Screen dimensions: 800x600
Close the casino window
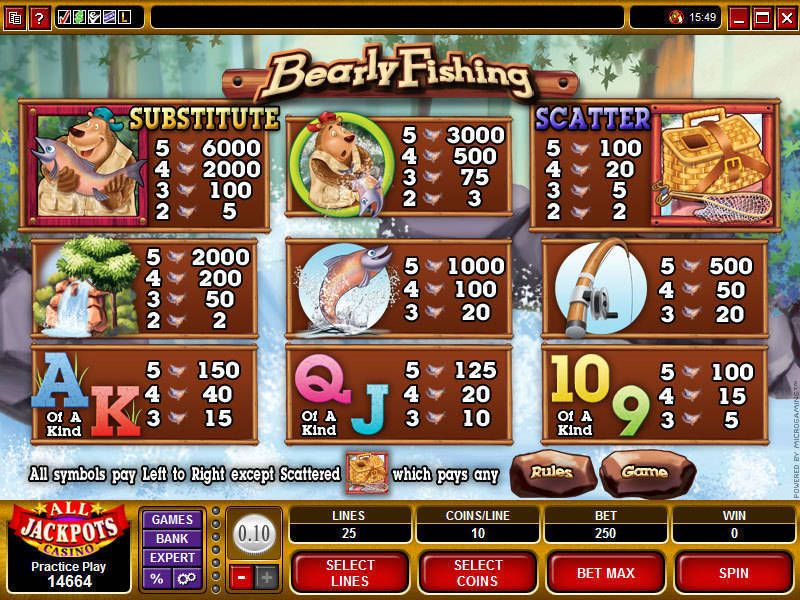coord(785,17)
